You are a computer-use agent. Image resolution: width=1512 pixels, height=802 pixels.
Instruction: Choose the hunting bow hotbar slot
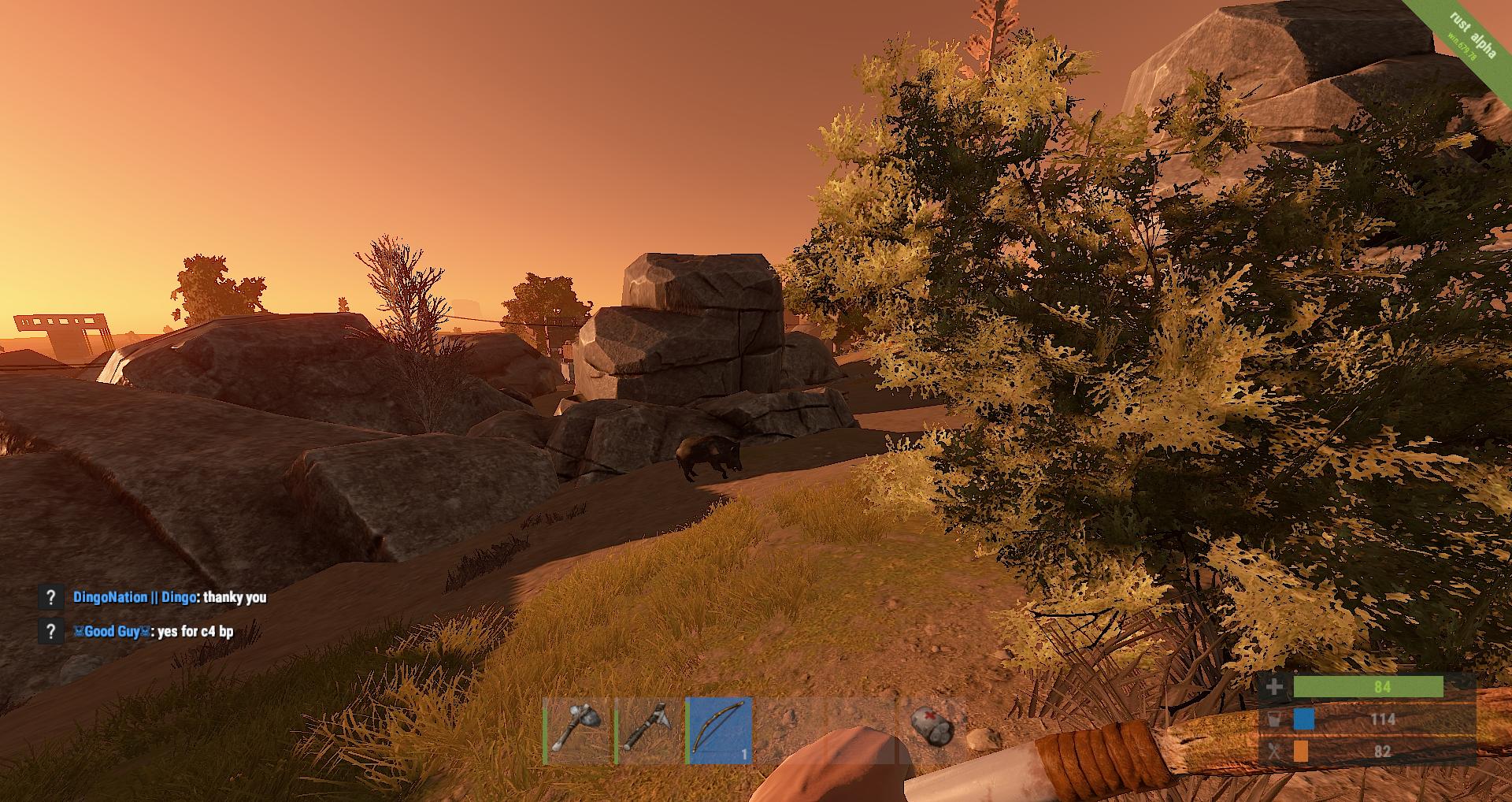[719, 730]
